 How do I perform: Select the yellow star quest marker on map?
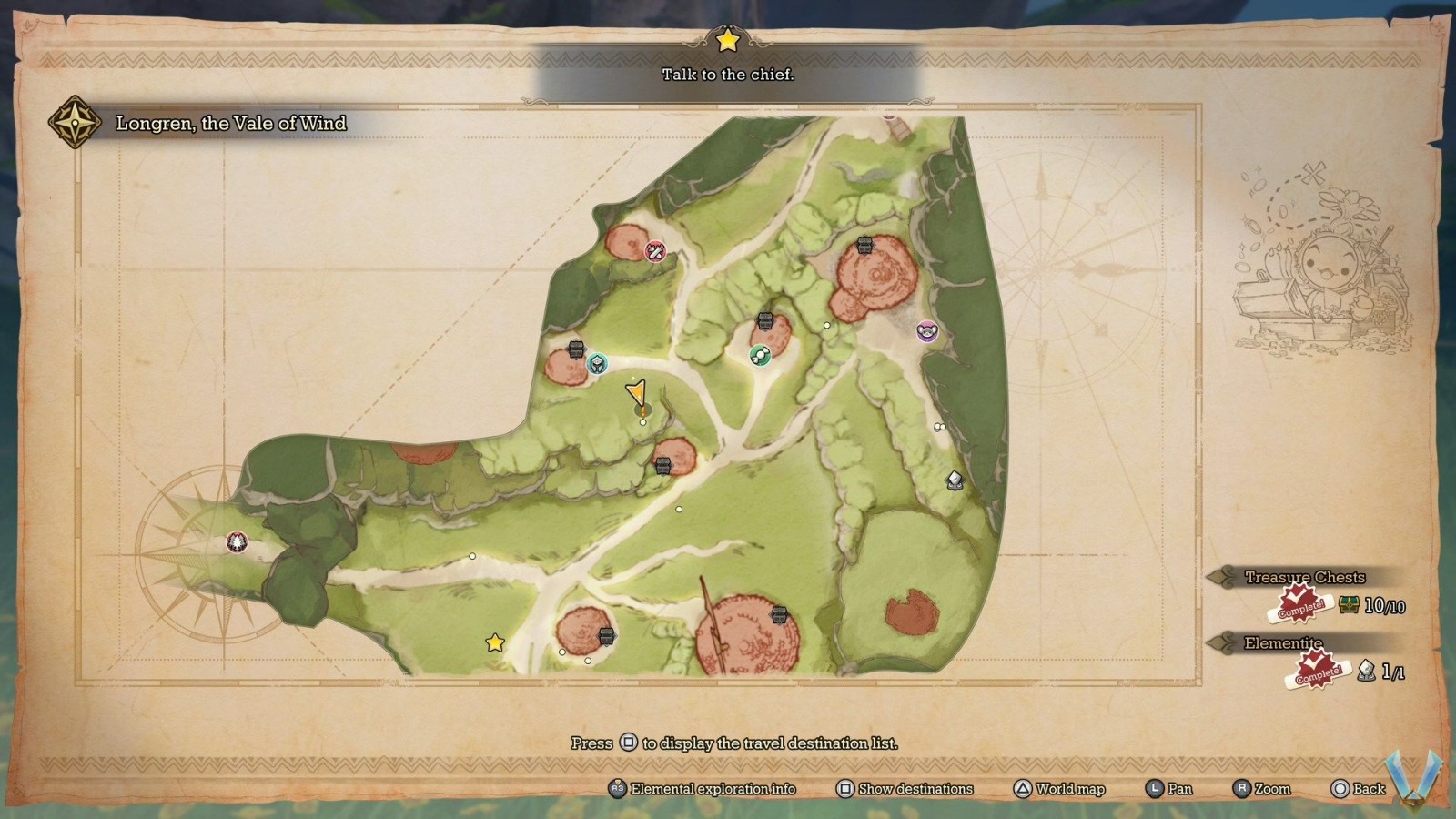point(495,643)
